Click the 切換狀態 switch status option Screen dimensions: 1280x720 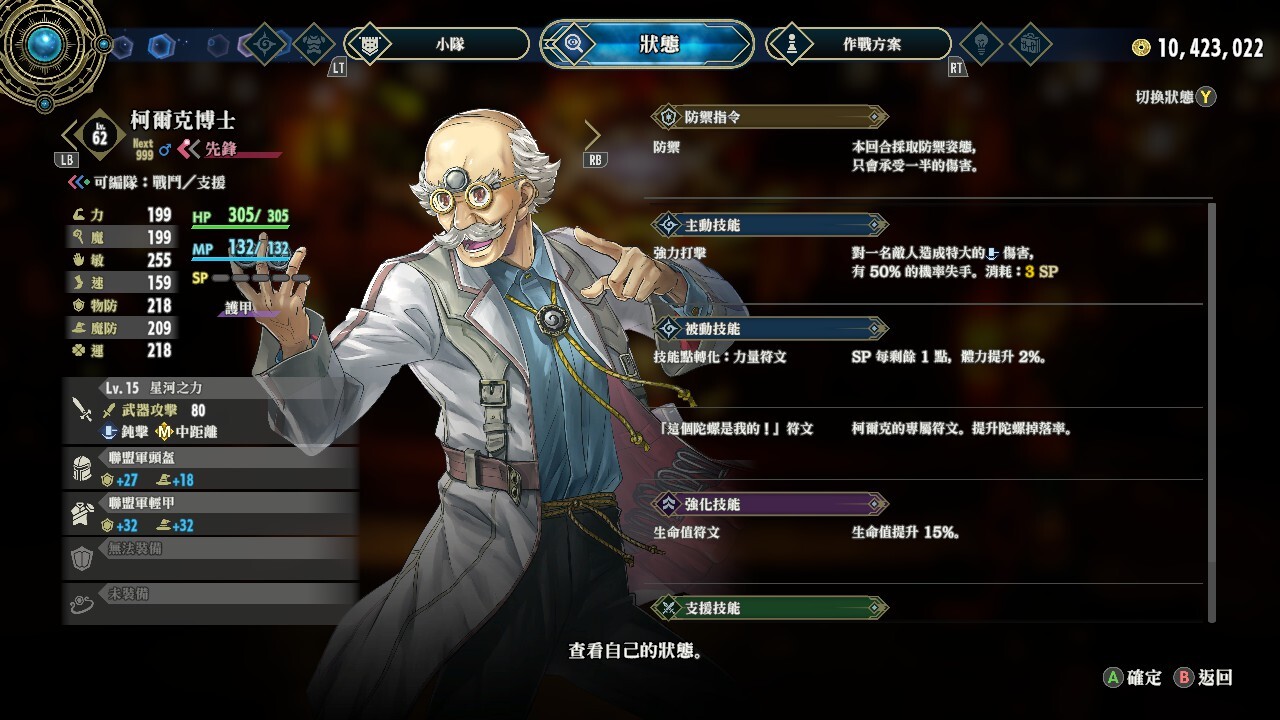pos(1176,97)
